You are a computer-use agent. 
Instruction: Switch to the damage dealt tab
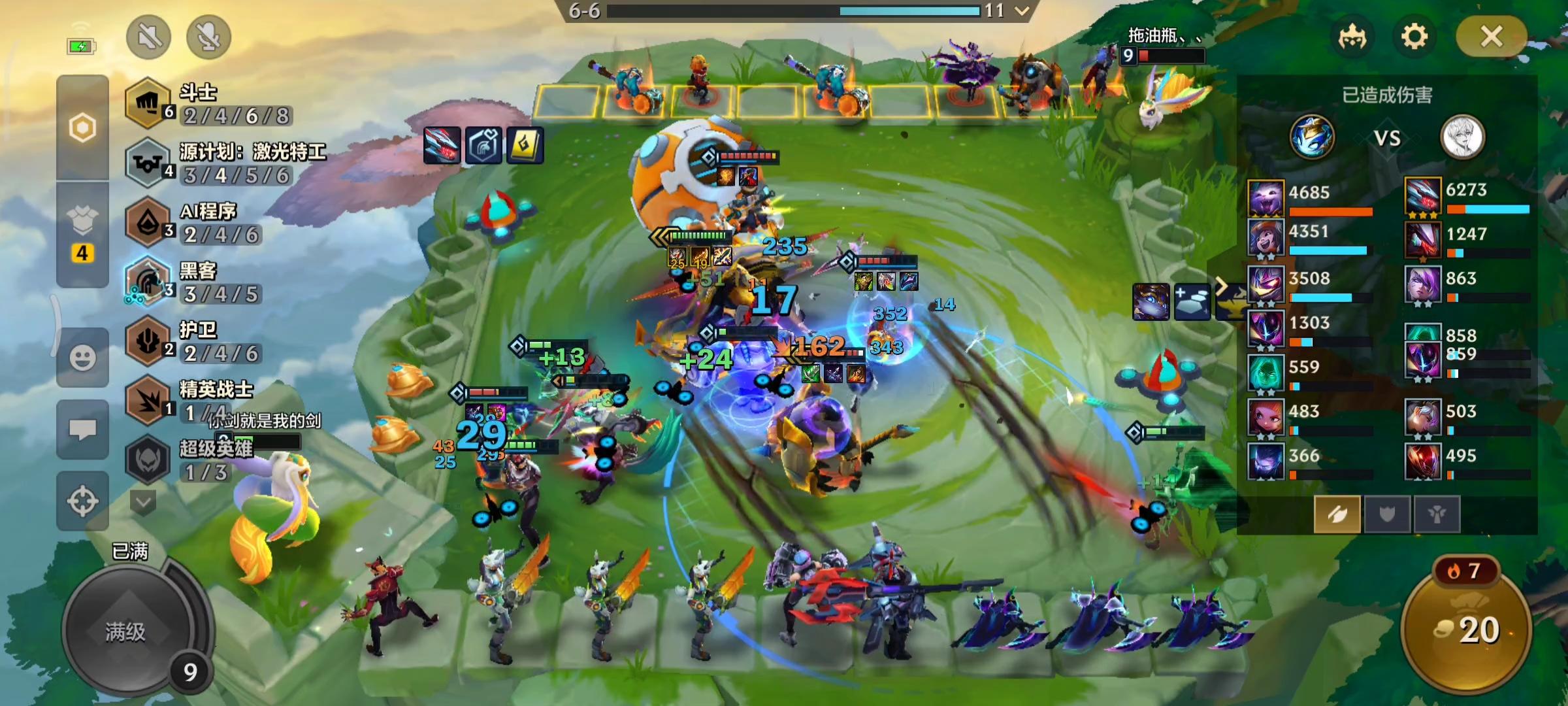coord(1337,514)
